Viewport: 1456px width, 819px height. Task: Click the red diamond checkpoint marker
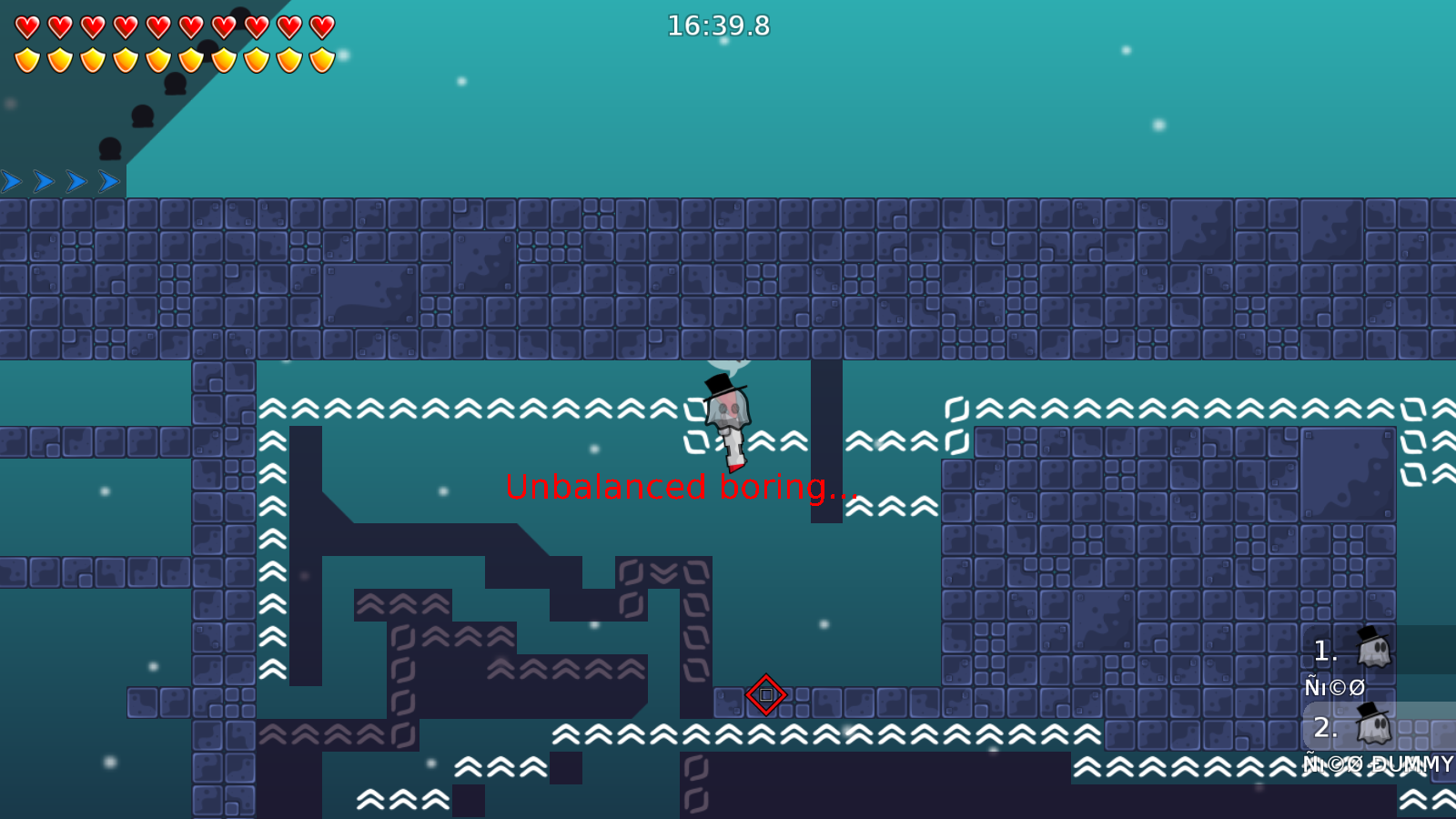click(x=765, y=694)
